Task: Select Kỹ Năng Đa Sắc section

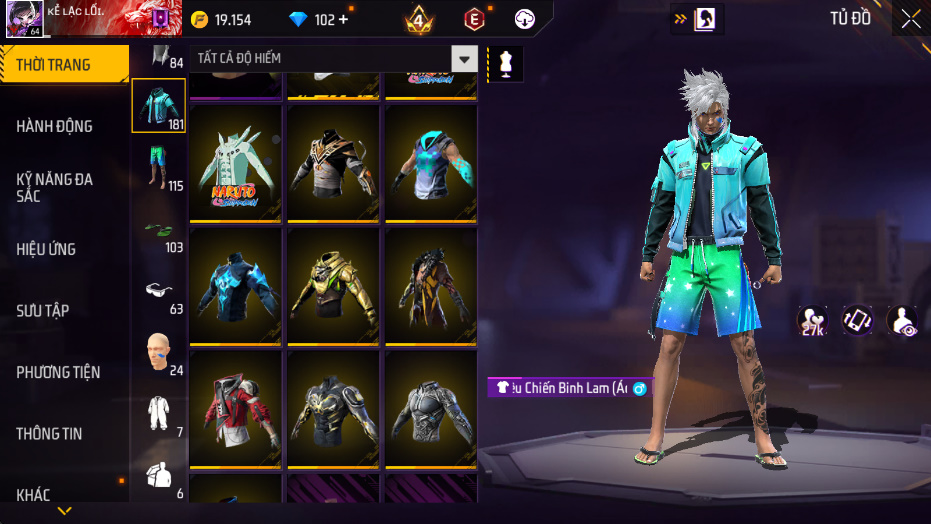Action: 55,187
